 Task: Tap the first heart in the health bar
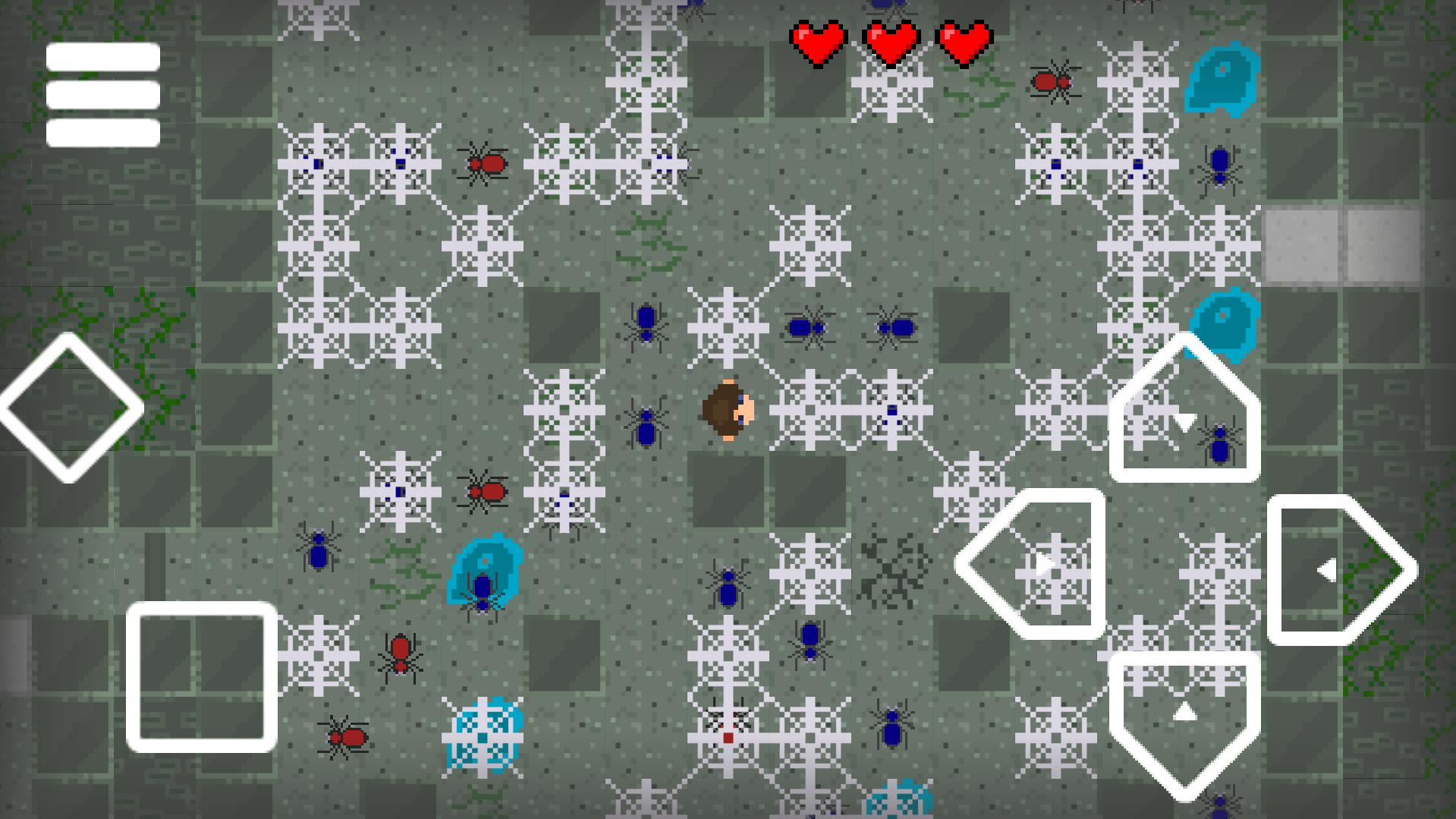click(819, 42)
